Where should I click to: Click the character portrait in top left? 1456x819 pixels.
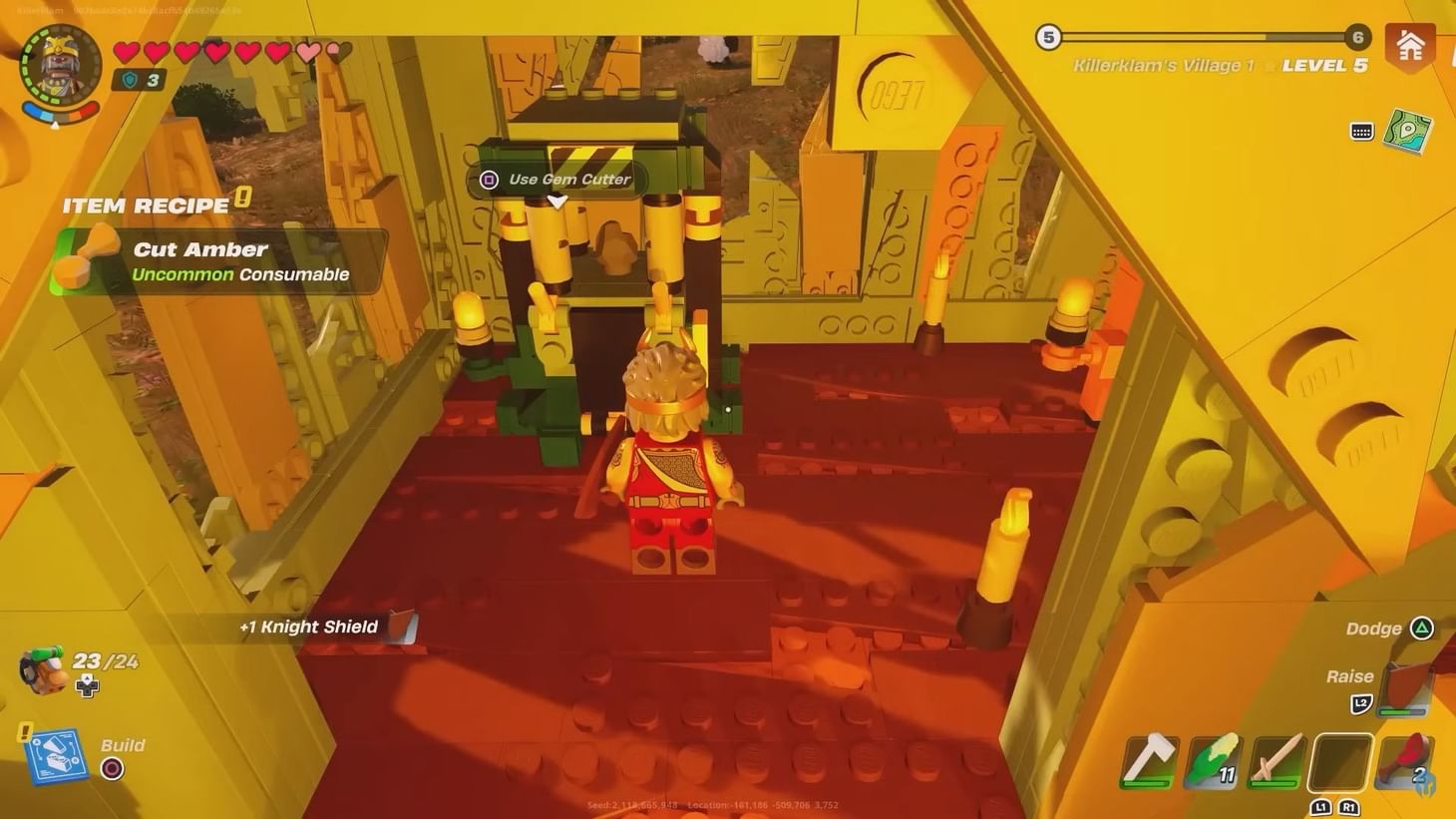60,65
